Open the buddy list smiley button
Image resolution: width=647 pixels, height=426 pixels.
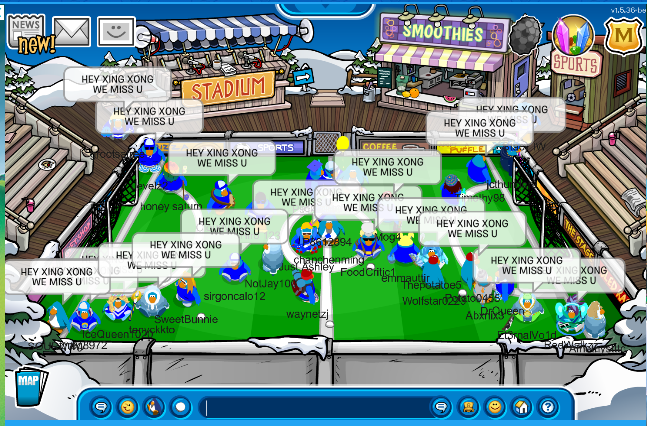pos(494,407)
